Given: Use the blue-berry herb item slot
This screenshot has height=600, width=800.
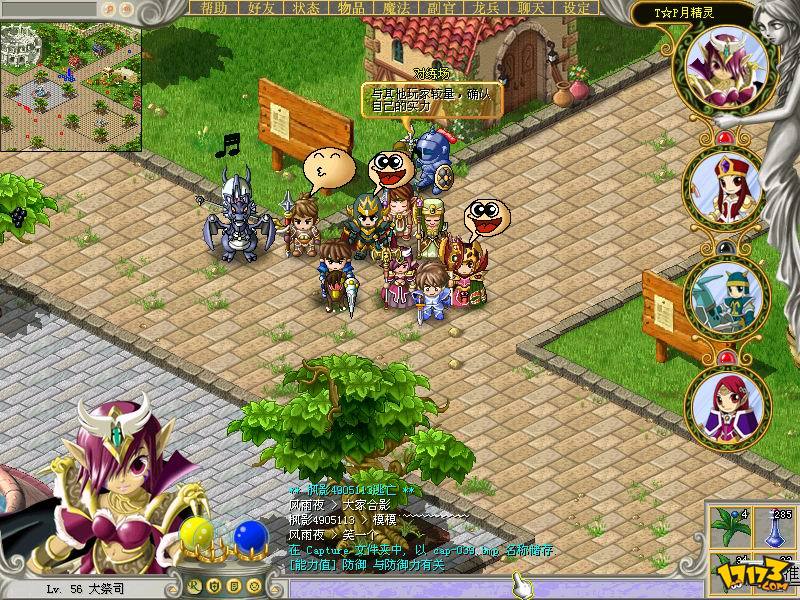Looking at the screenshot, I should point(729,526).
